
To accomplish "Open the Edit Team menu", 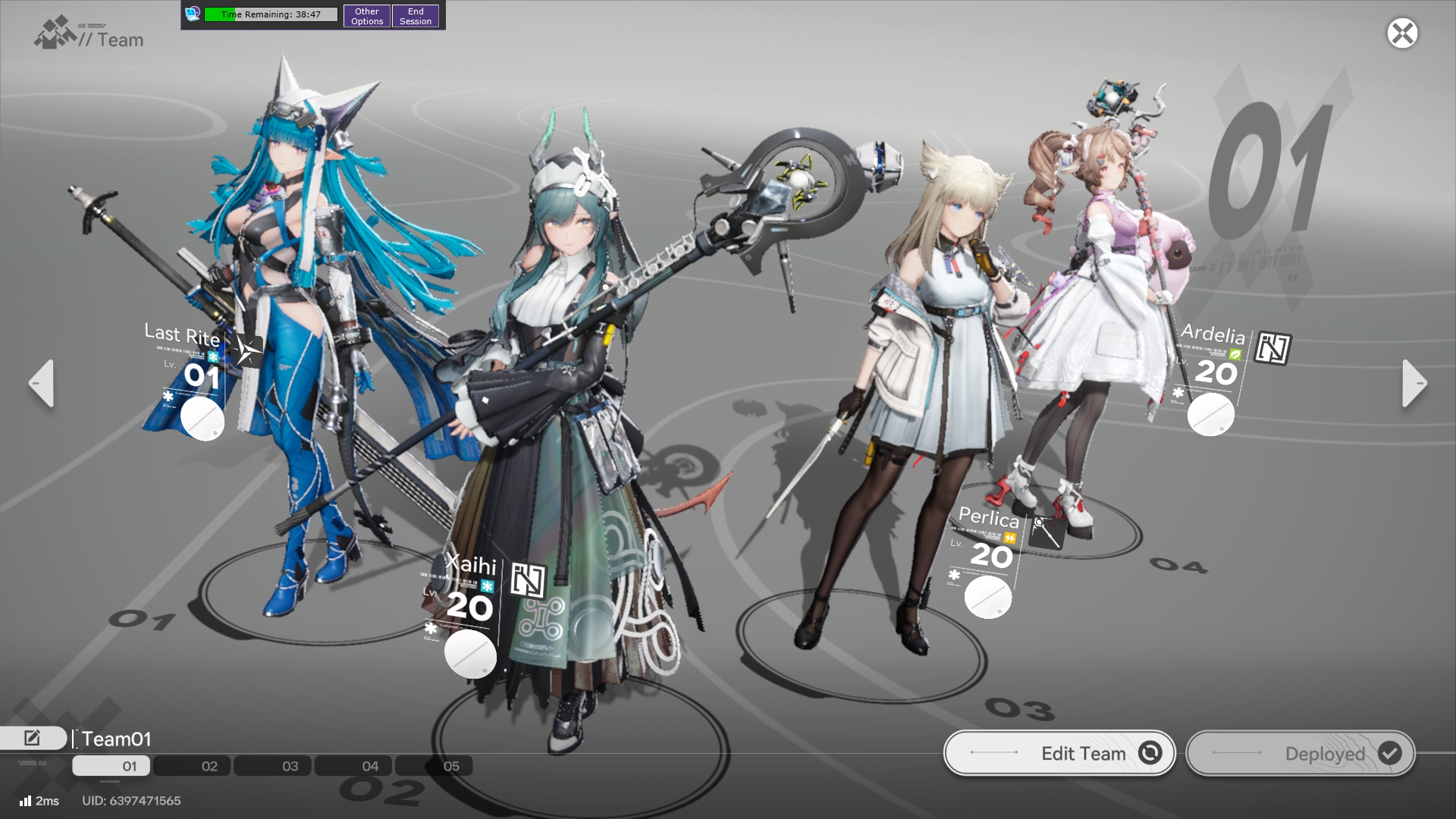I will pos(1059,753).
